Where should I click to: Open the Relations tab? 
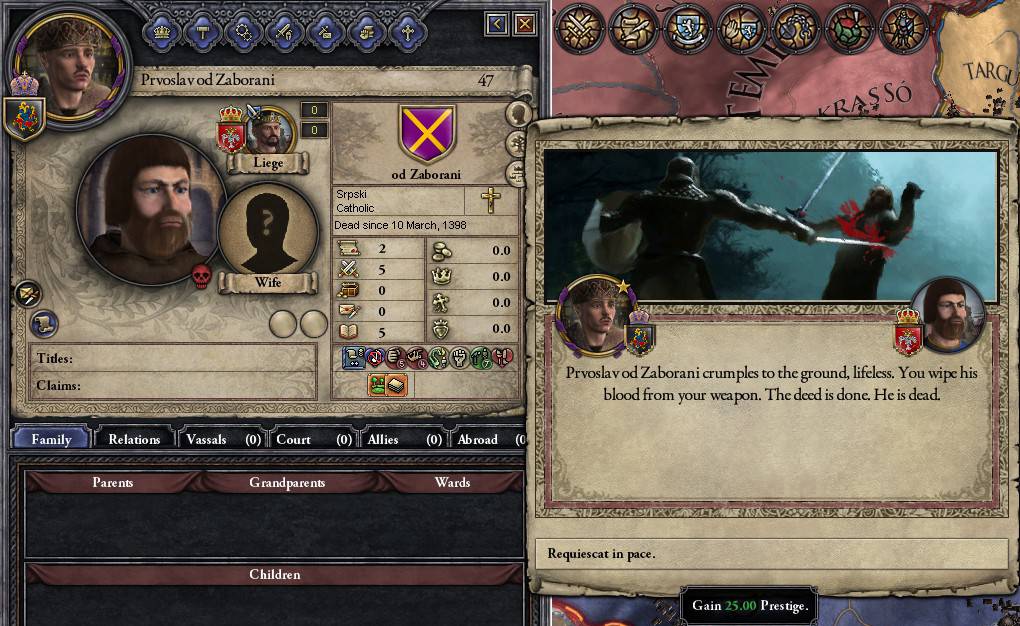tap(134, 439)
